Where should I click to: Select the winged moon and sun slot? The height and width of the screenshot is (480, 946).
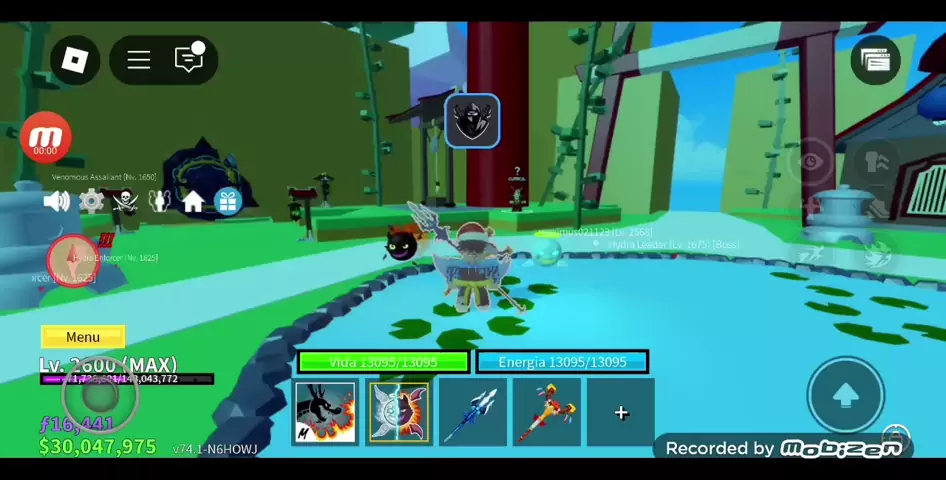[x=399, y=412]
